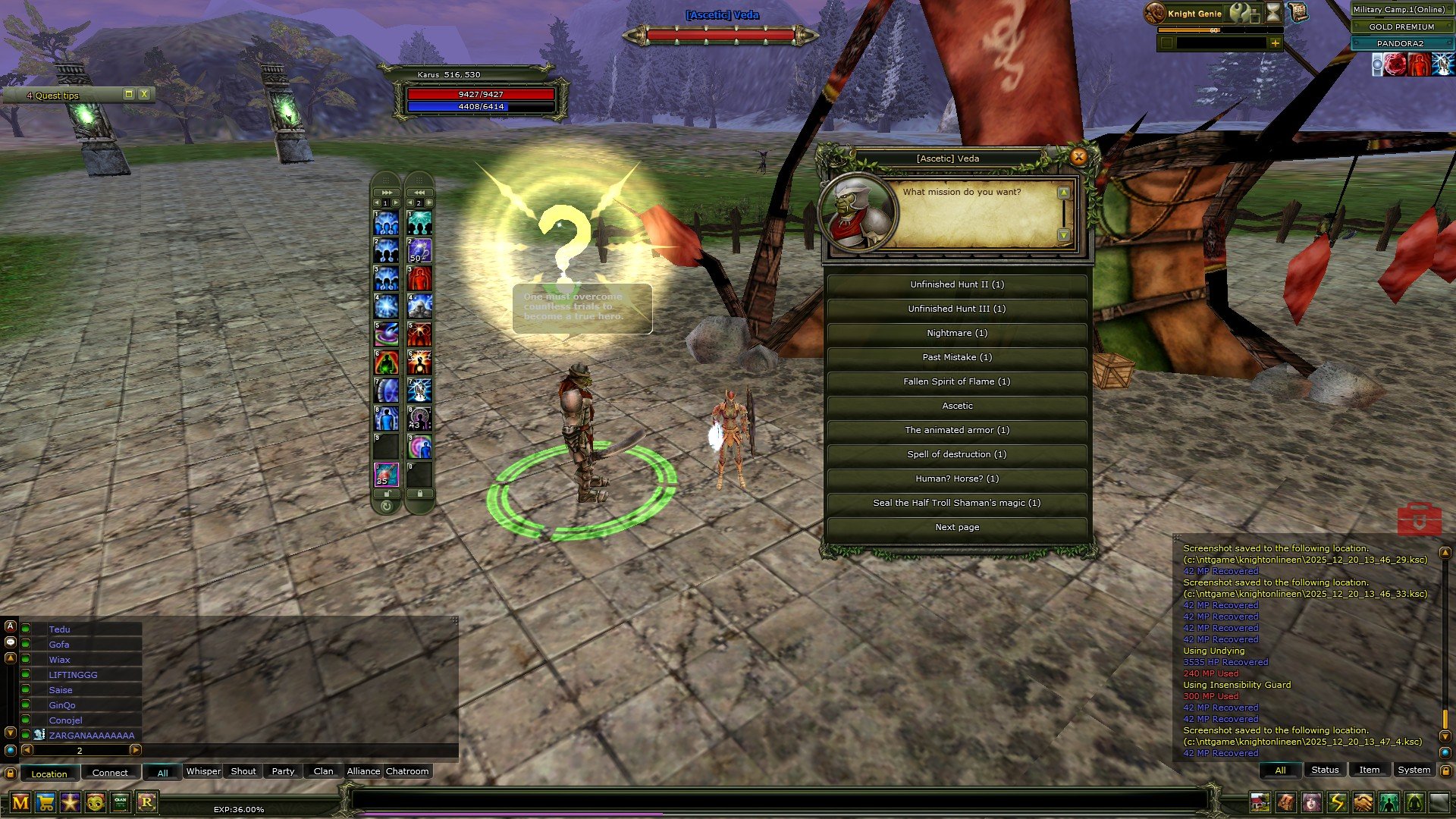1456x819 pixels.
Task: Select the Spell of destruction mission
Action: 956,454
